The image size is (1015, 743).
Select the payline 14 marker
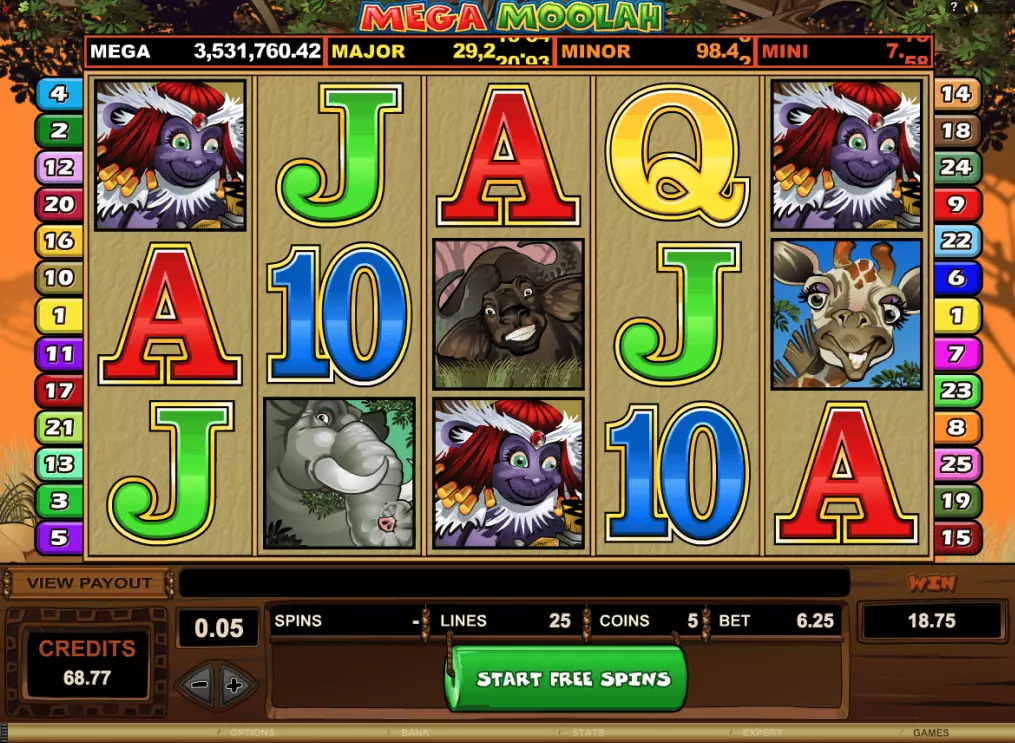(956, 94)
